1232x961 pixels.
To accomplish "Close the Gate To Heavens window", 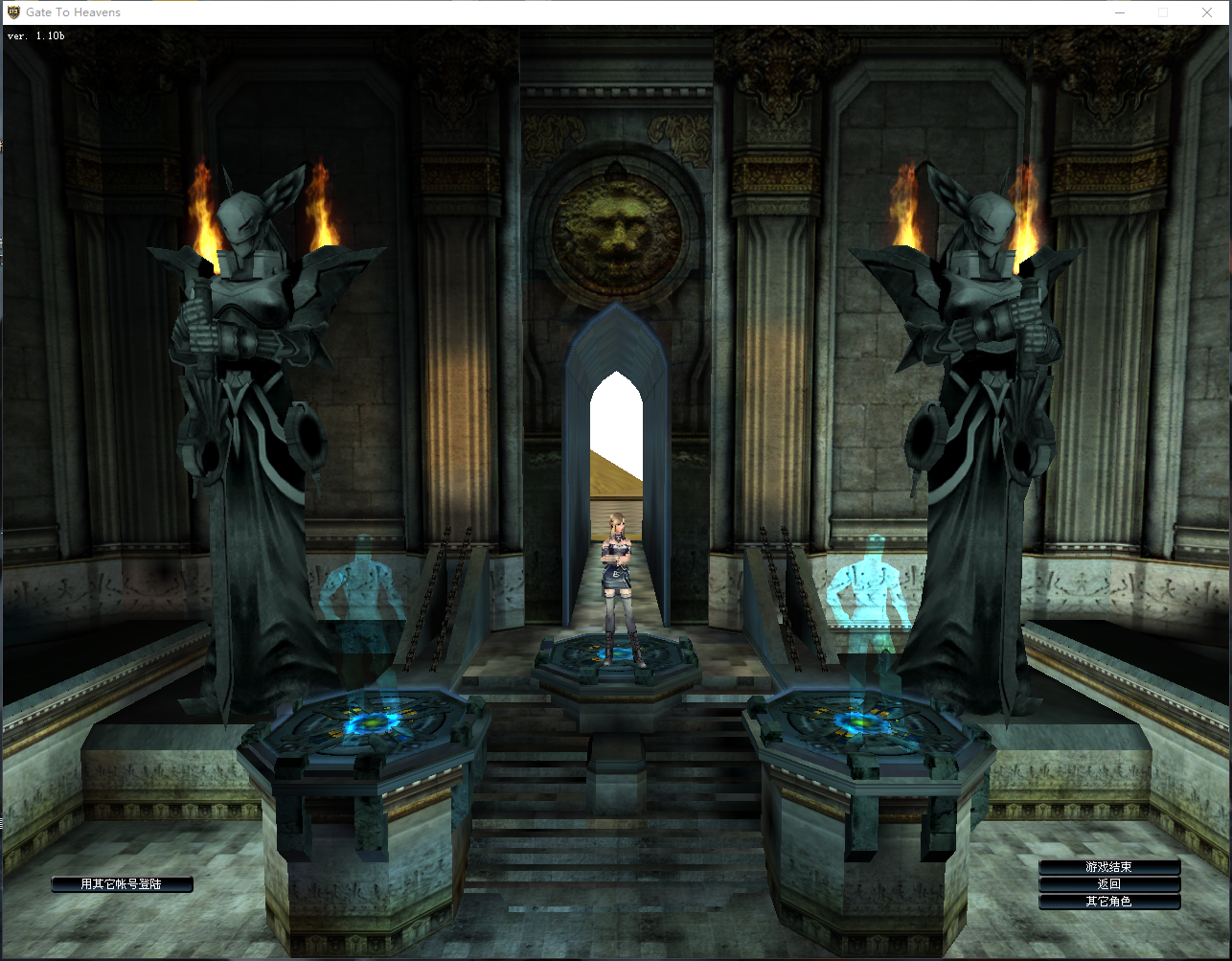I will click(1207, 12).
